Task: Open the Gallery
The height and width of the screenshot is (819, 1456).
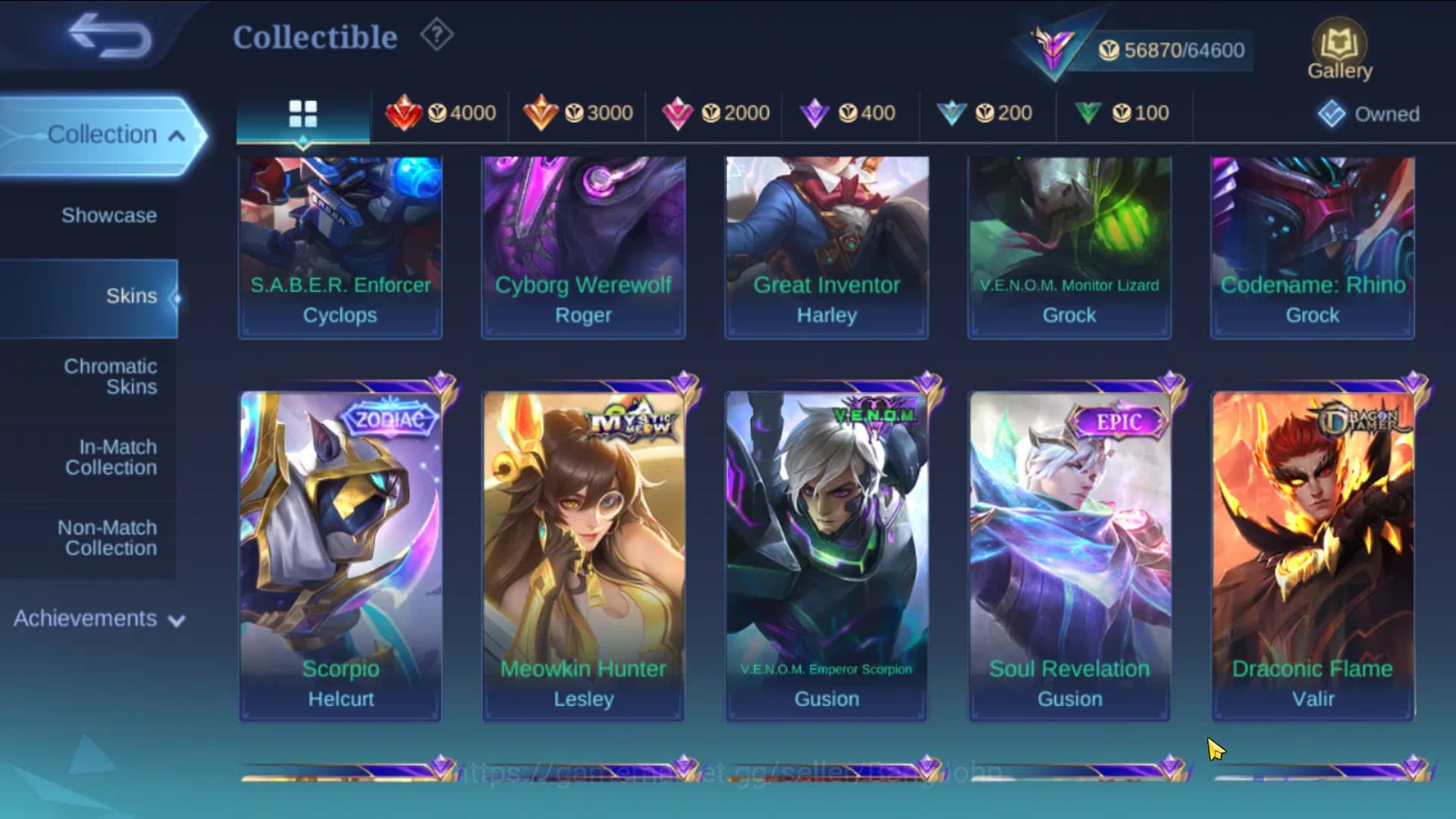Action: (1339, 47)
